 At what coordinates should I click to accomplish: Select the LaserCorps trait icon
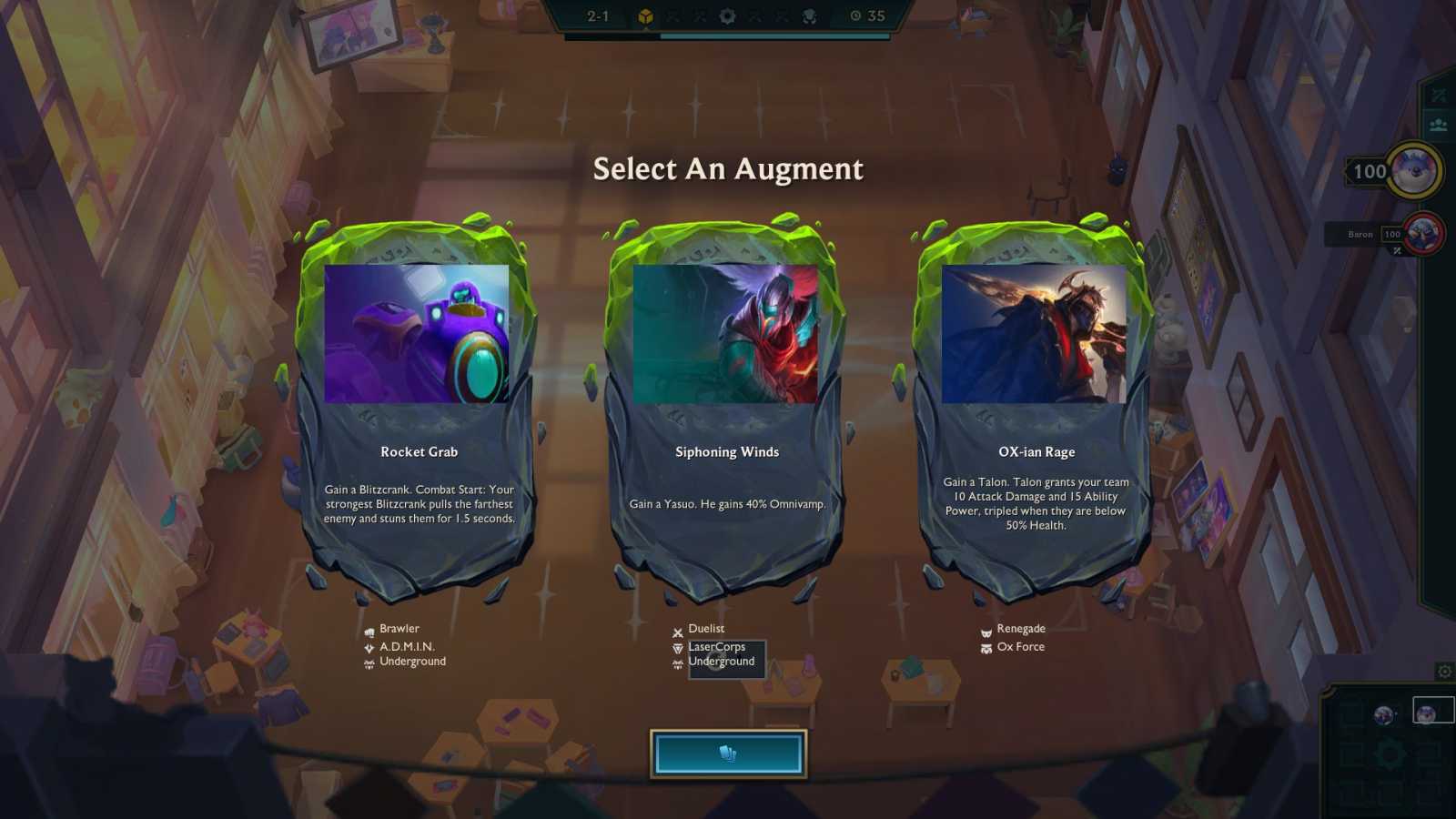(677, 646)
